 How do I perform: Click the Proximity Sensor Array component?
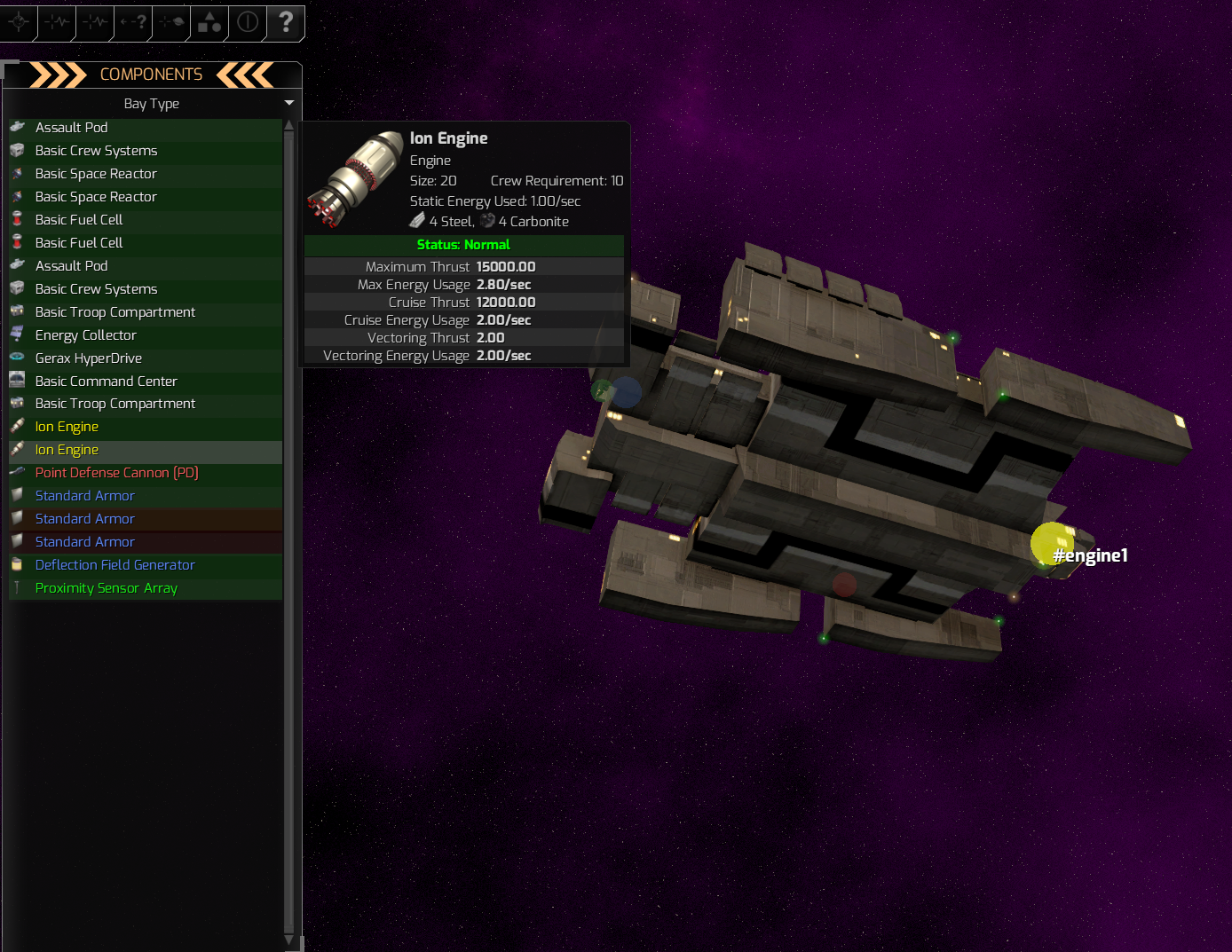pyautogui.click(x=106, y=587)
